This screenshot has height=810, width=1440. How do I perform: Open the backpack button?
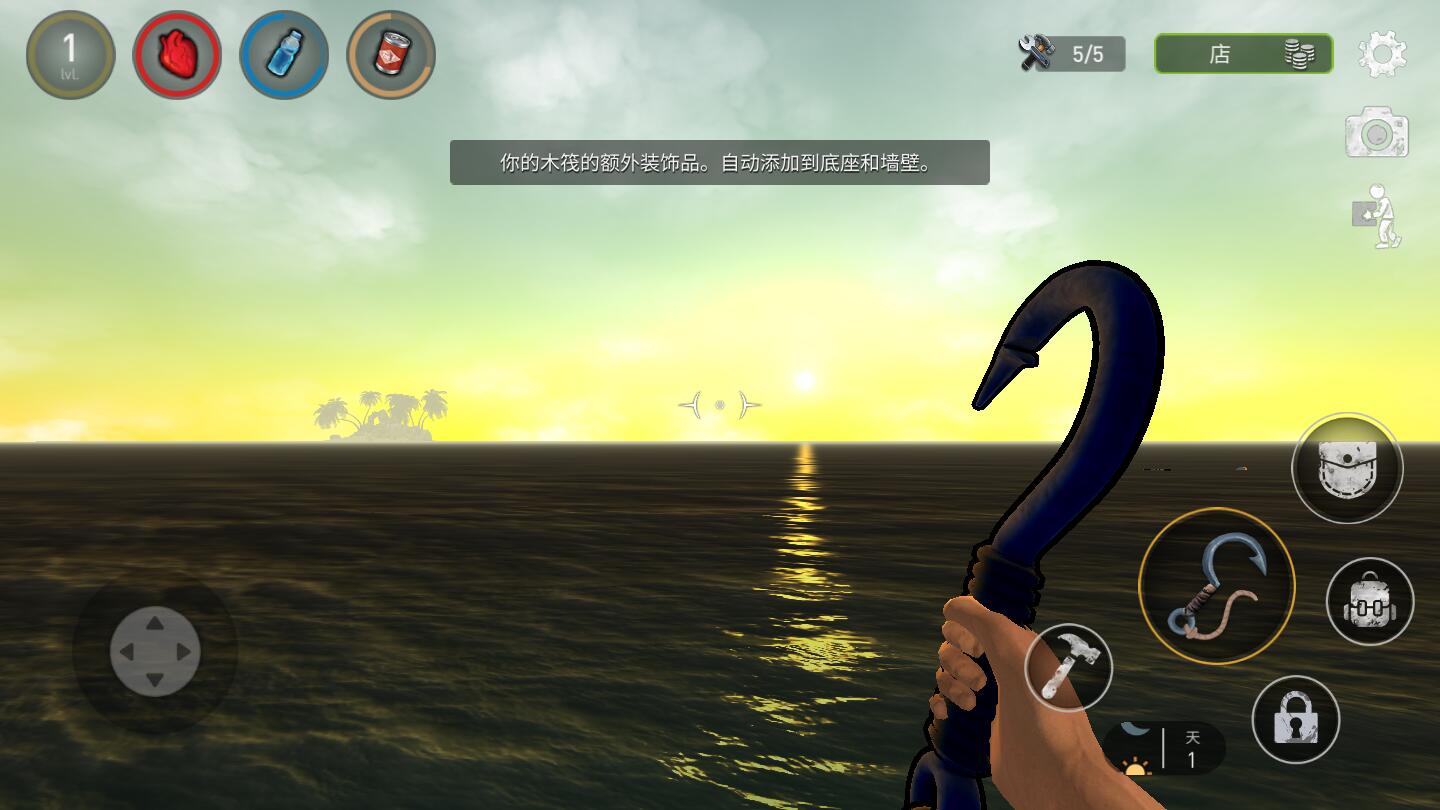coord(1370,602)
